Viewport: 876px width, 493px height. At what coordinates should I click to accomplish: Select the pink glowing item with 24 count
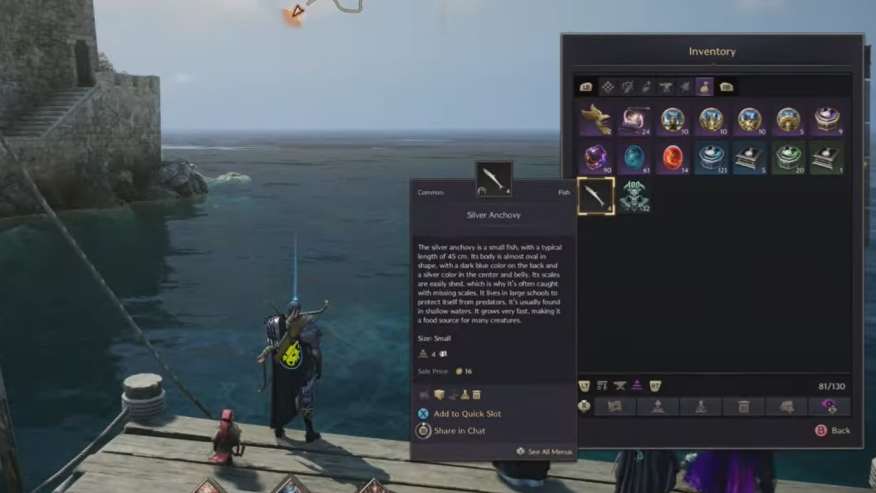click(634, 119)
